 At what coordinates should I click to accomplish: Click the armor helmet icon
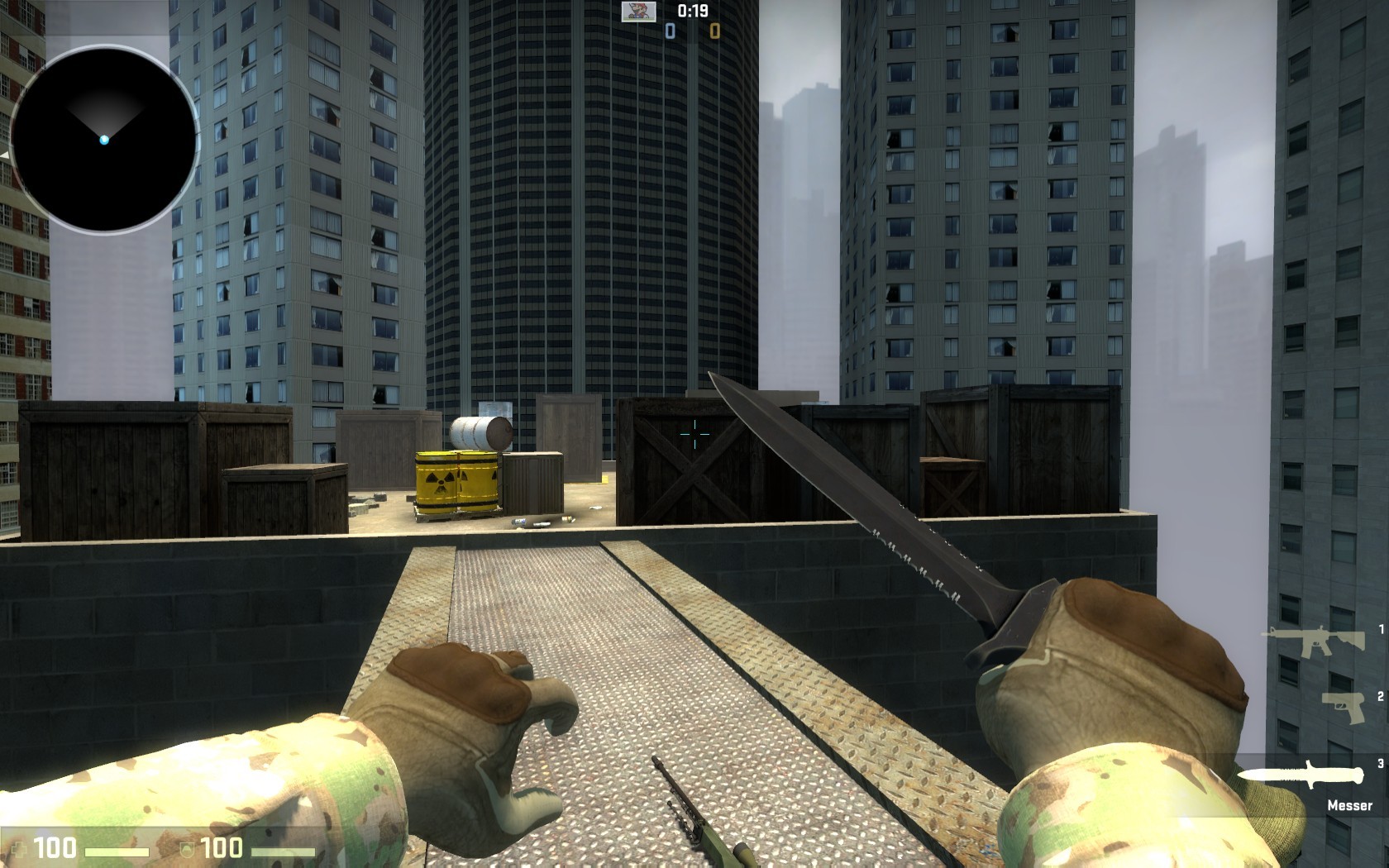[x=187, y=850]
